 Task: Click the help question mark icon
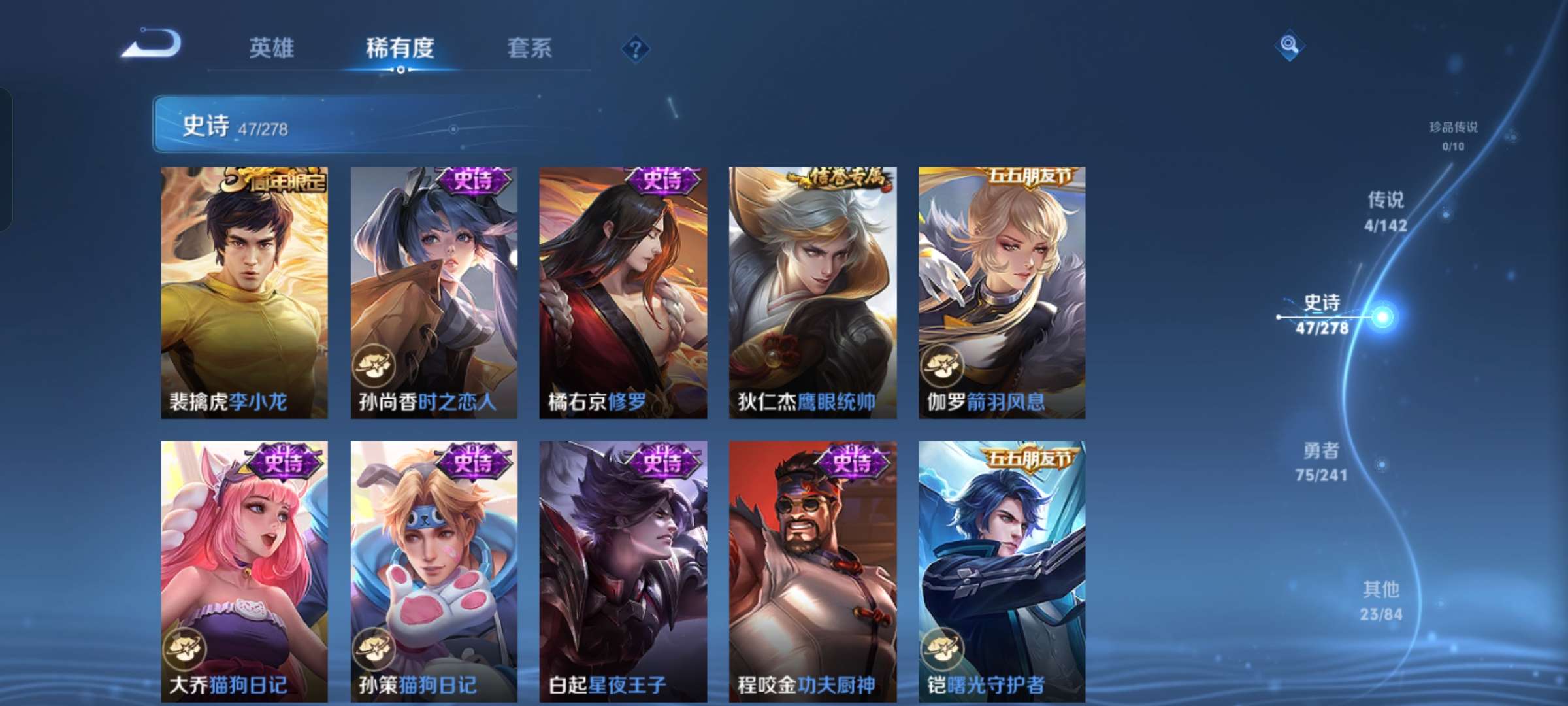click(x=636, y=50)
